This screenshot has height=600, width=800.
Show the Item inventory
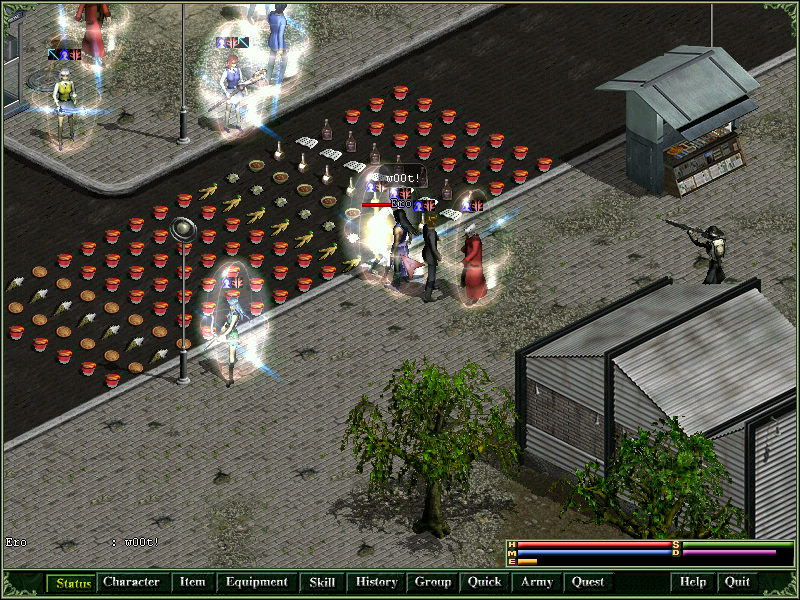pos(192,582)
